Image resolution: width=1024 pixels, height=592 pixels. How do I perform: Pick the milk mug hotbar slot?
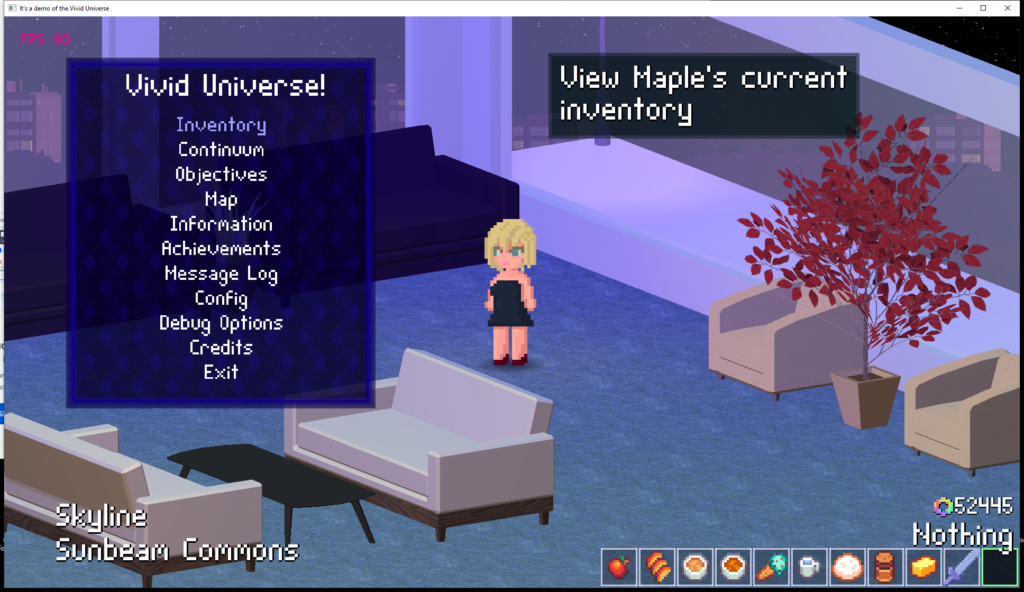(x=808, y=567)
